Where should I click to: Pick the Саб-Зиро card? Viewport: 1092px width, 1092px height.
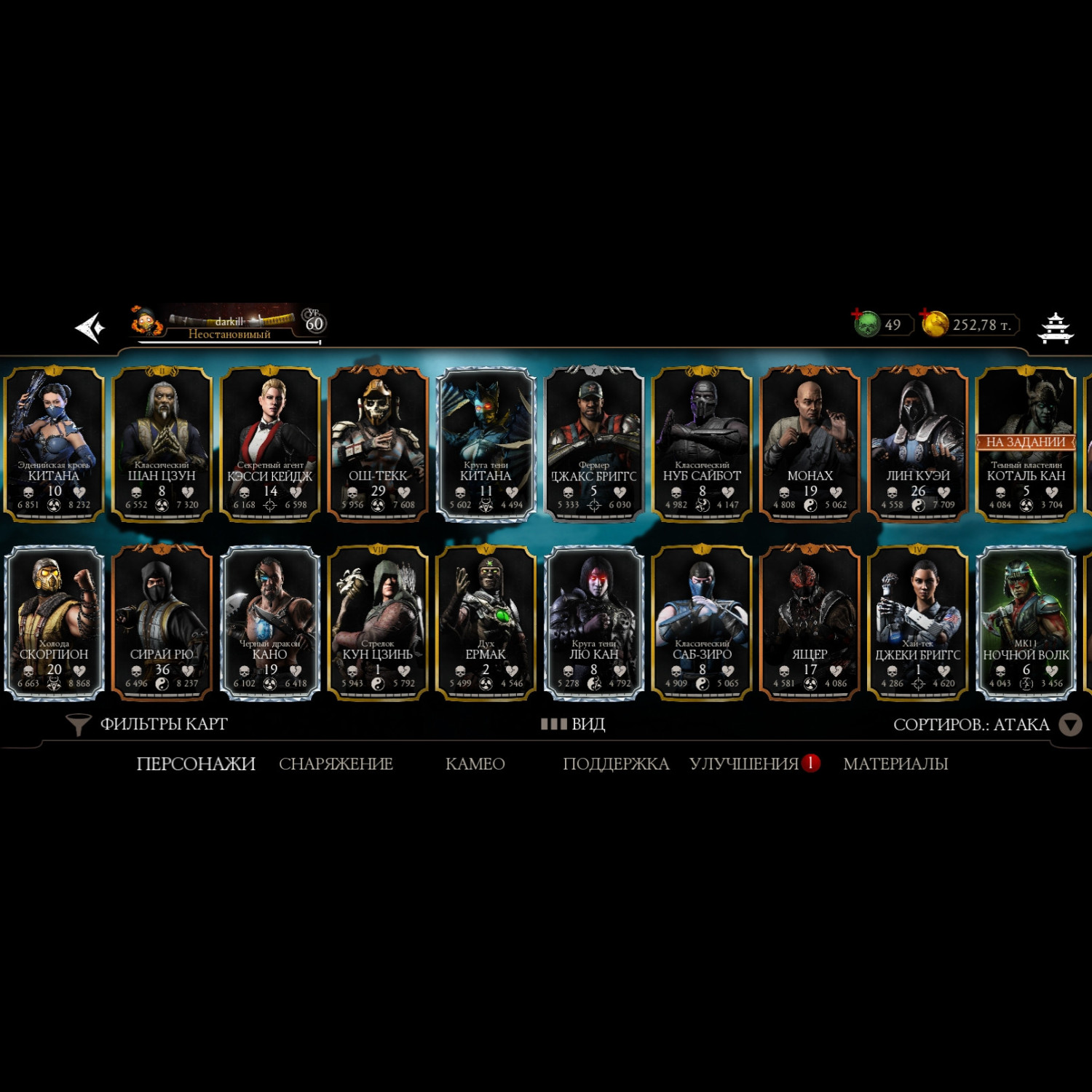702,622
